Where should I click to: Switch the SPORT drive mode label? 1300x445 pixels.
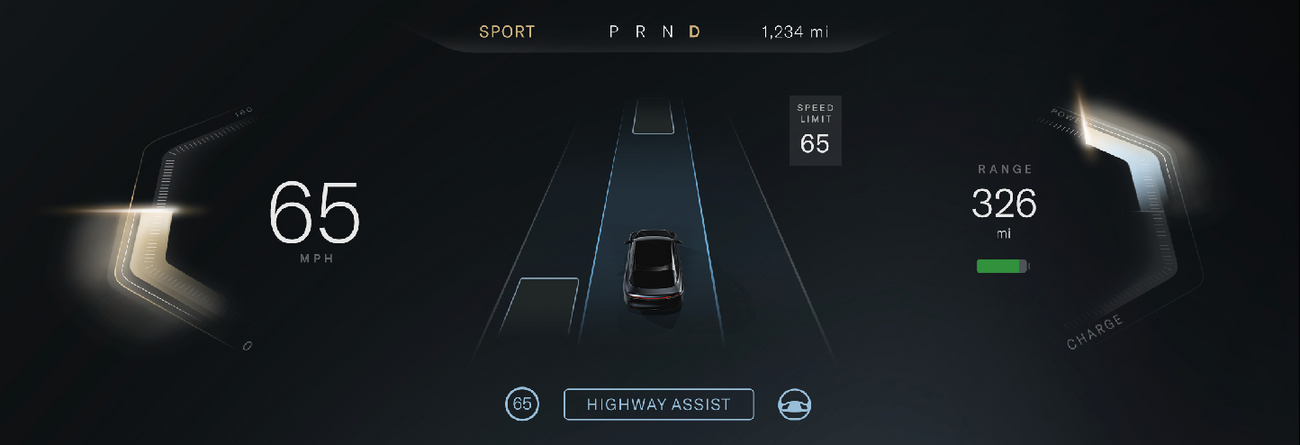pyautogui.click(x=507, y=32)
